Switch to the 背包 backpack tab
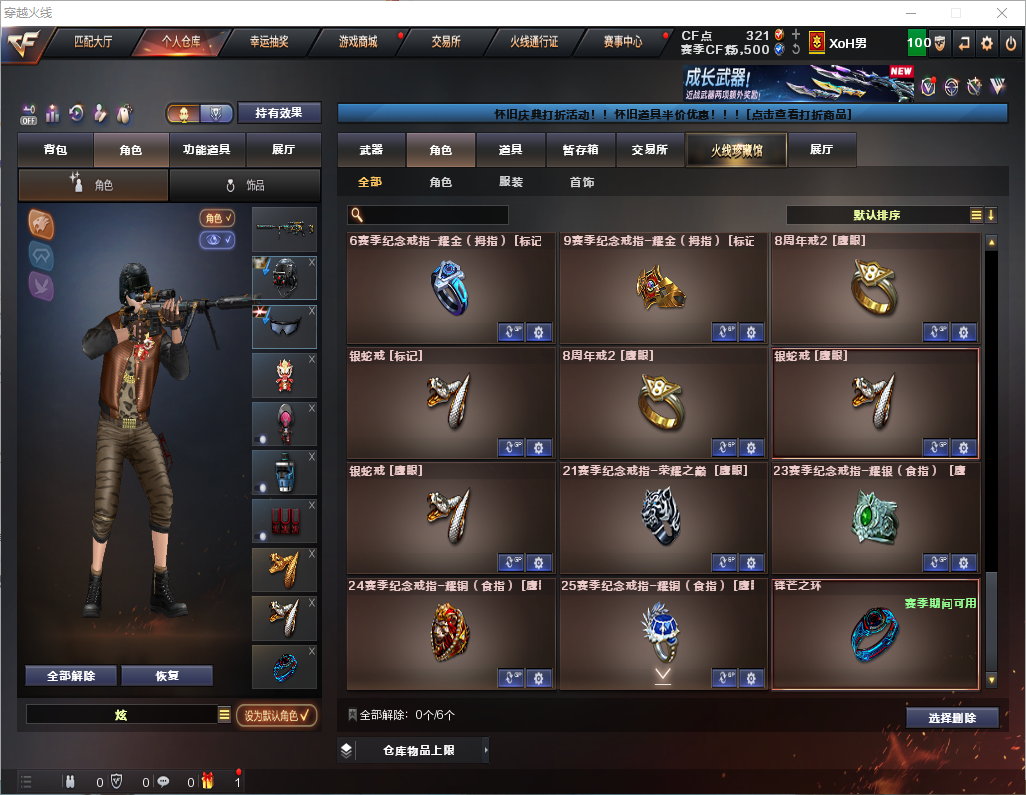The image size is (1026, 795). [x=55, y=150]
